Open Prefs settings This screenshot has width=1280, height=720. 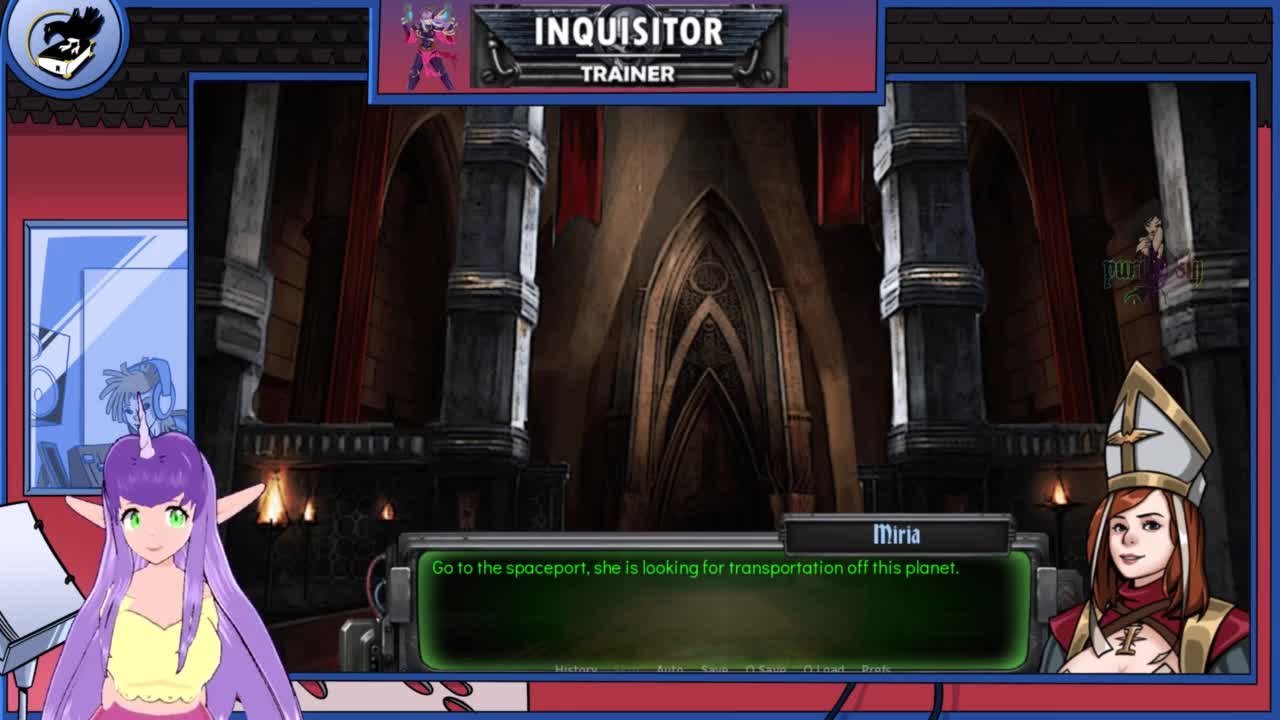point(876,669)
